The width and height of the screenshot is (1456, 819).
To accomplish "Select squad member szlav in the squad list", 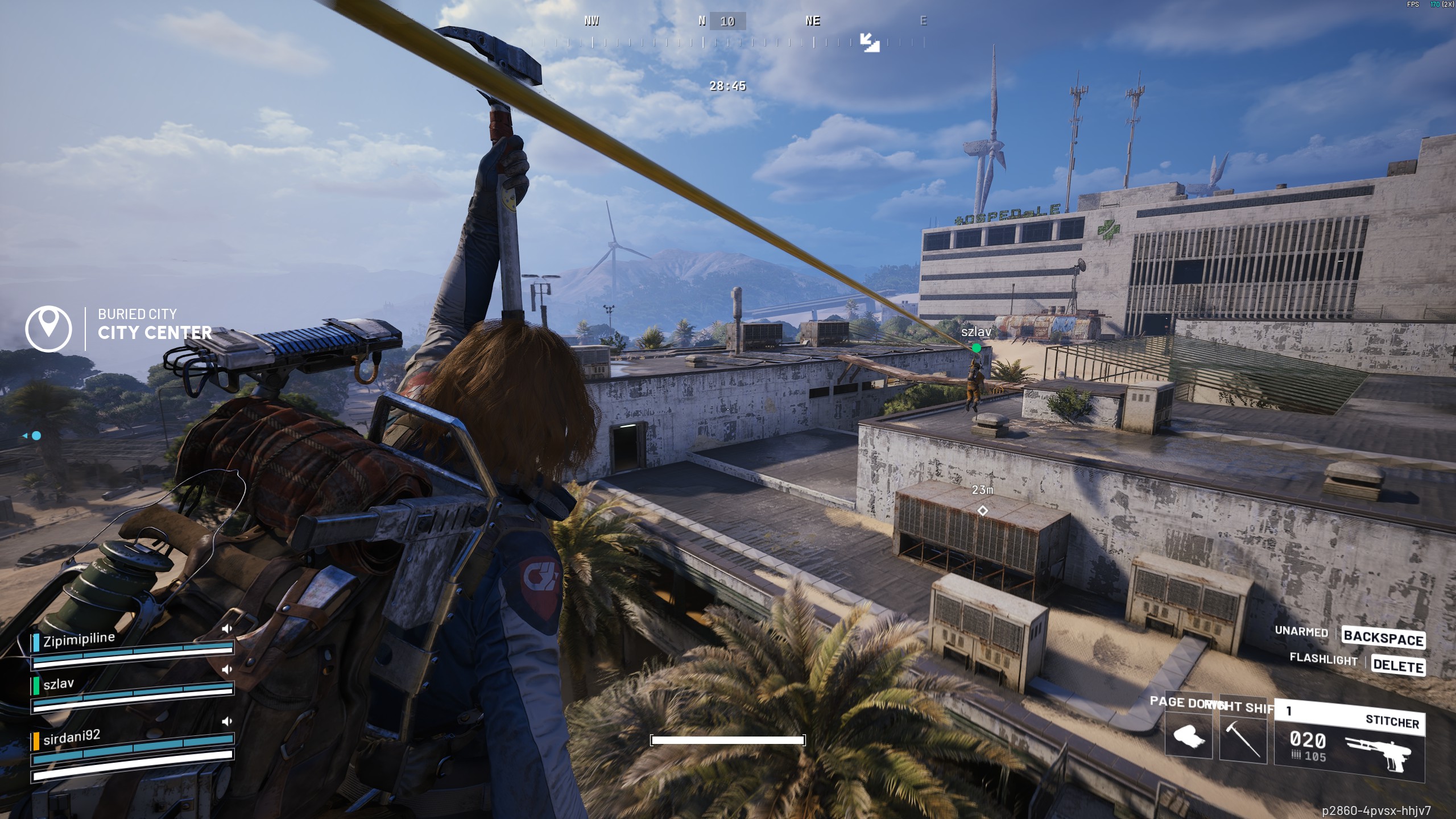I will (x=59, y=684).
